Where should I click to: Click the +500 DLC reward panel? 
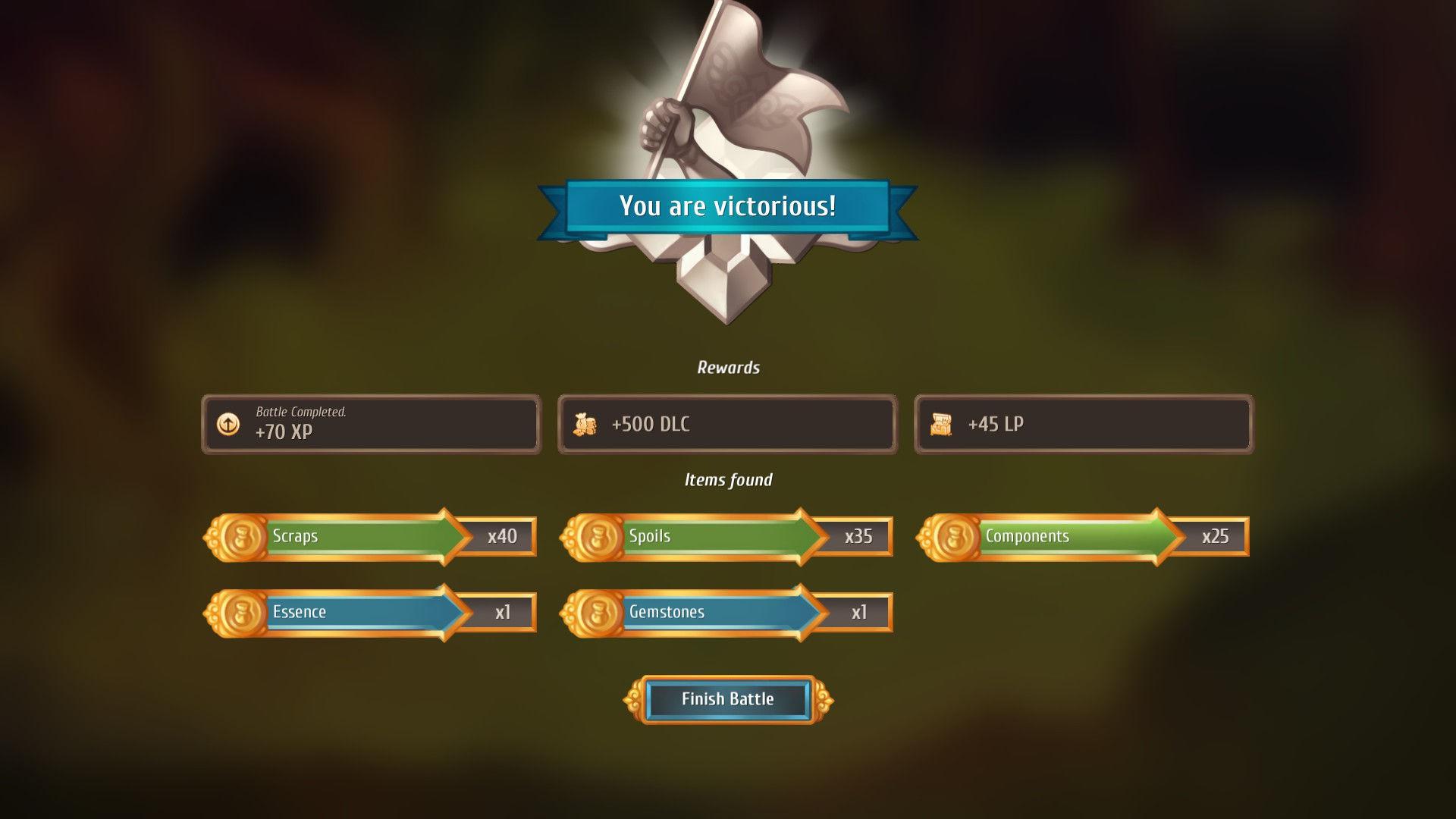click(x=728, y=425)
